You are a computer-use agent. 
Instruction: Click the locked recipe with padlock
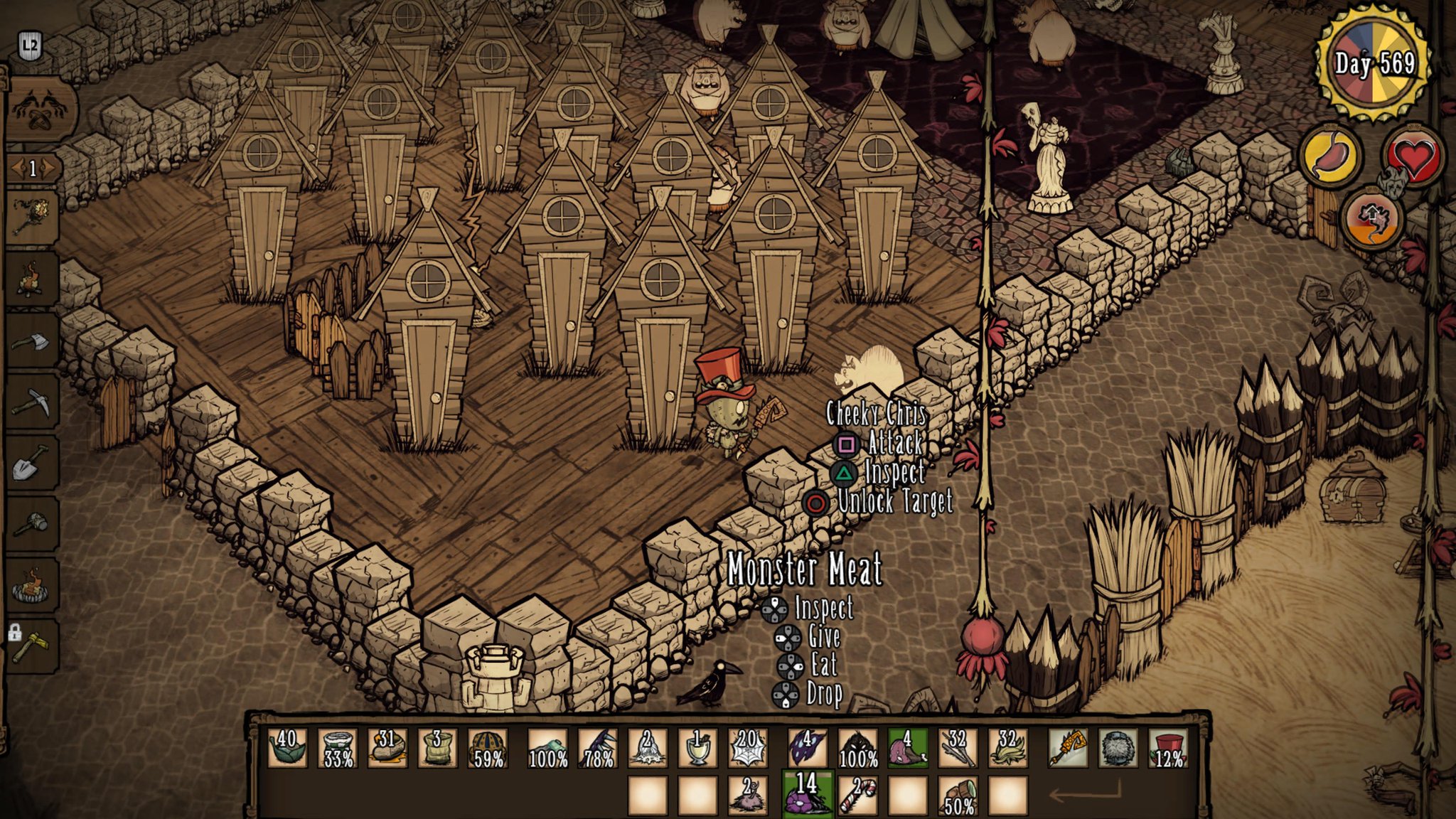tap(33, 647)
